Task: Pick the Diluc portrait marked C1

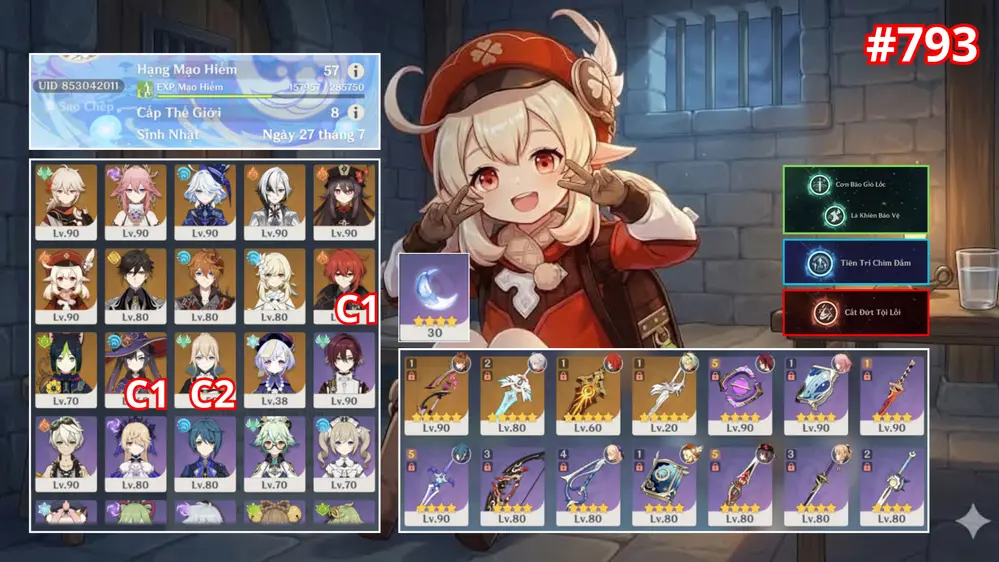Action: click(x=344, y=285)
